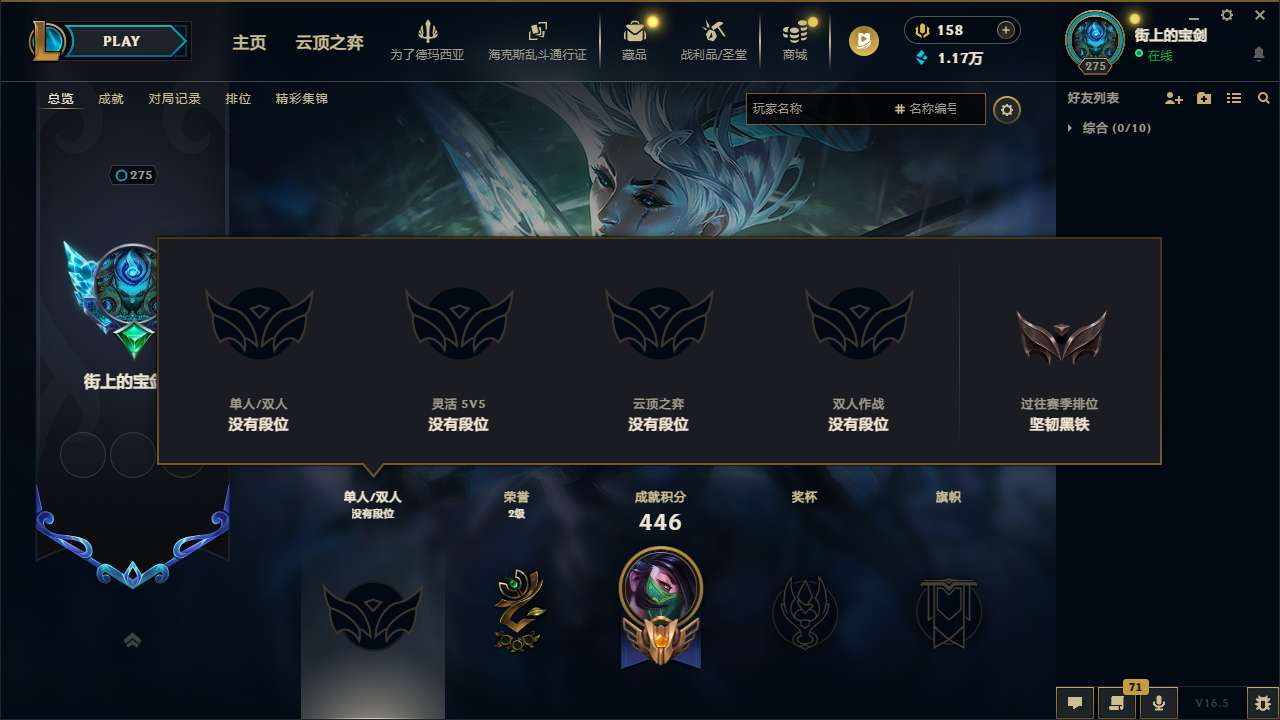
Task: Open the 战利品/圣堂 loot page
Action: [x=714, y=42]
